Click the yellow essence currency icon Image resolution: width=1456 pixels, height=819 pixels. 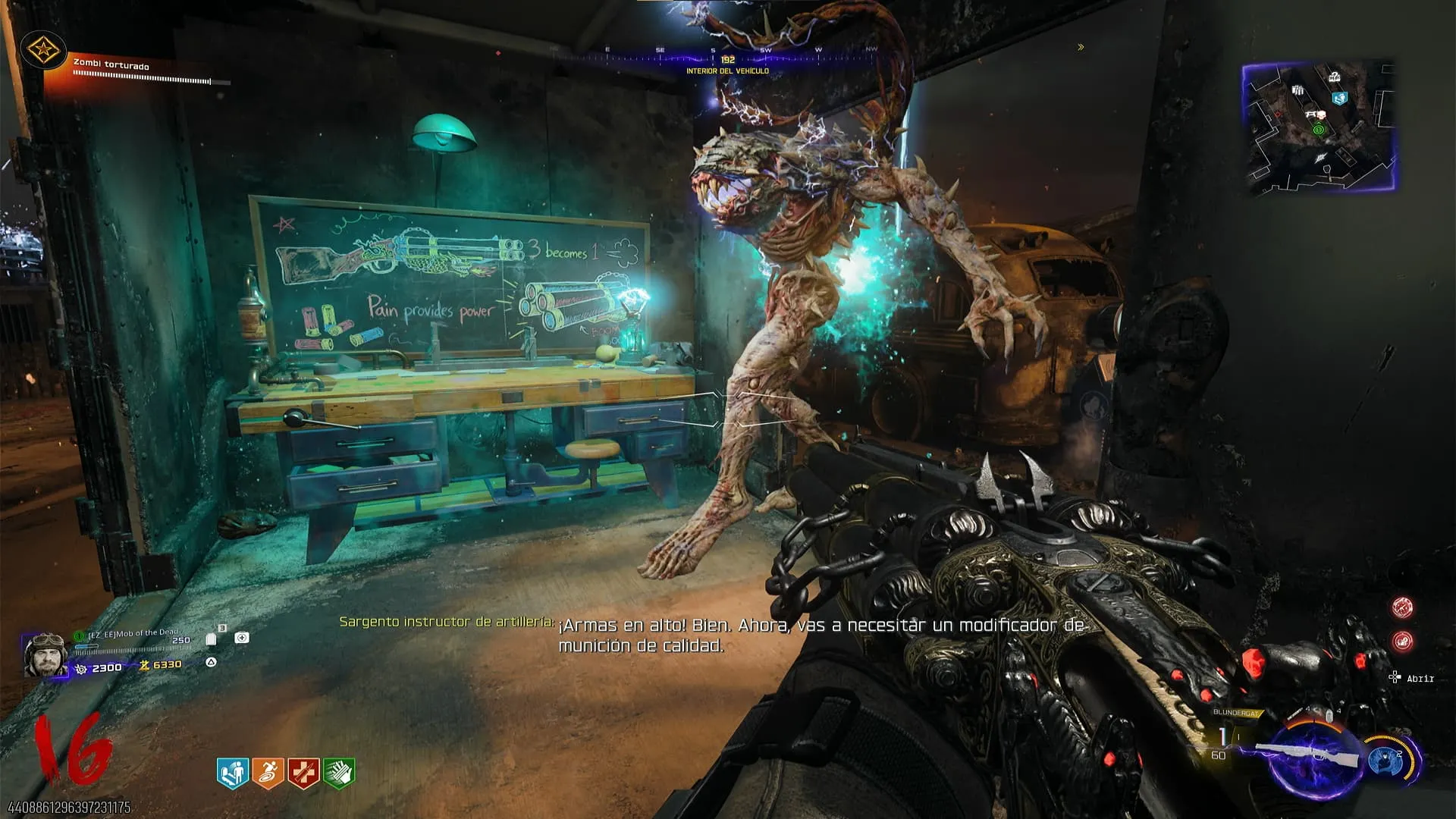point(144,665)
